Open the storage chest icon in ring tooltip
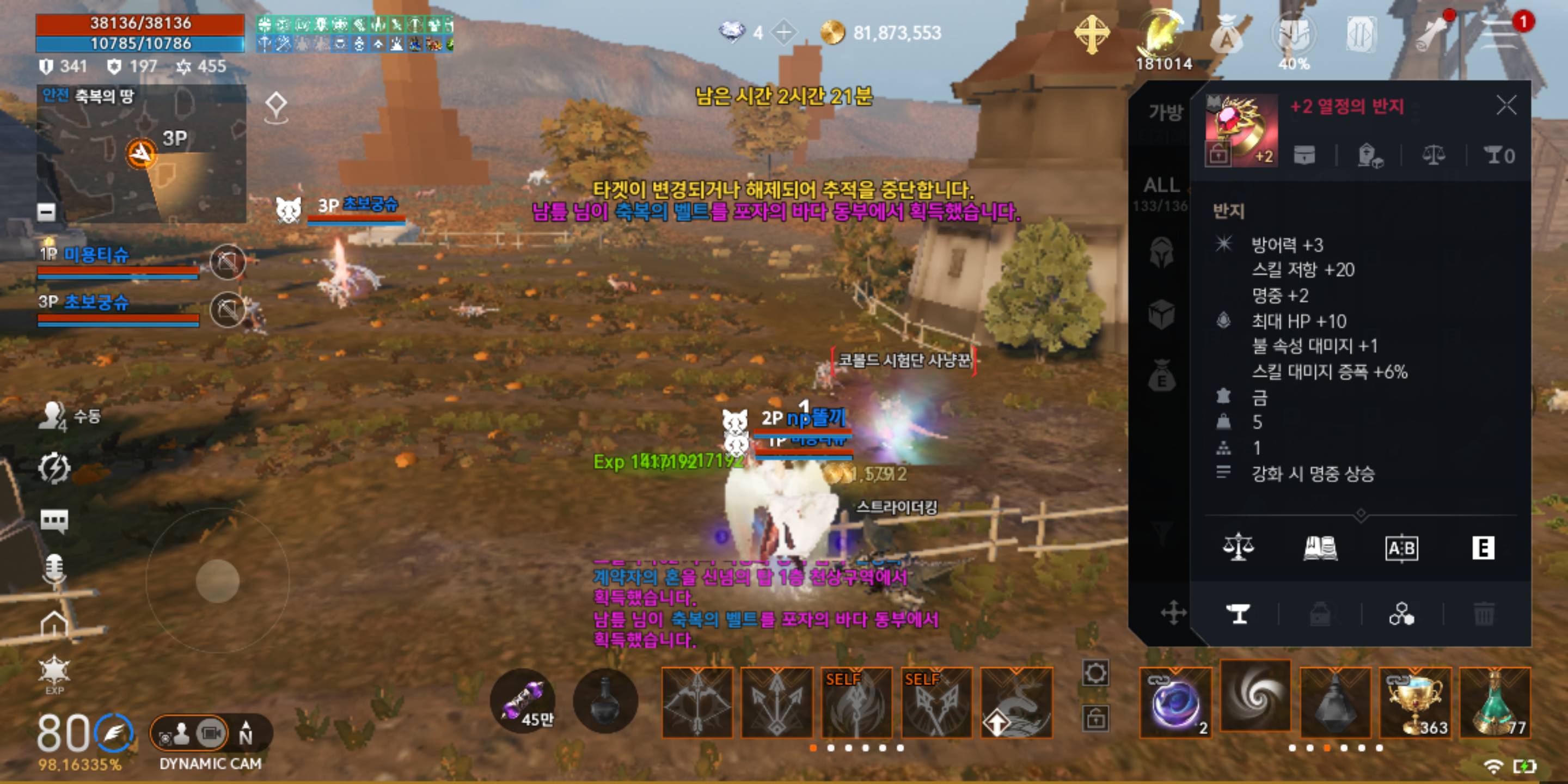This screenshot has width=1568, height=784. pyautogui.click(x=1306, y=154)
